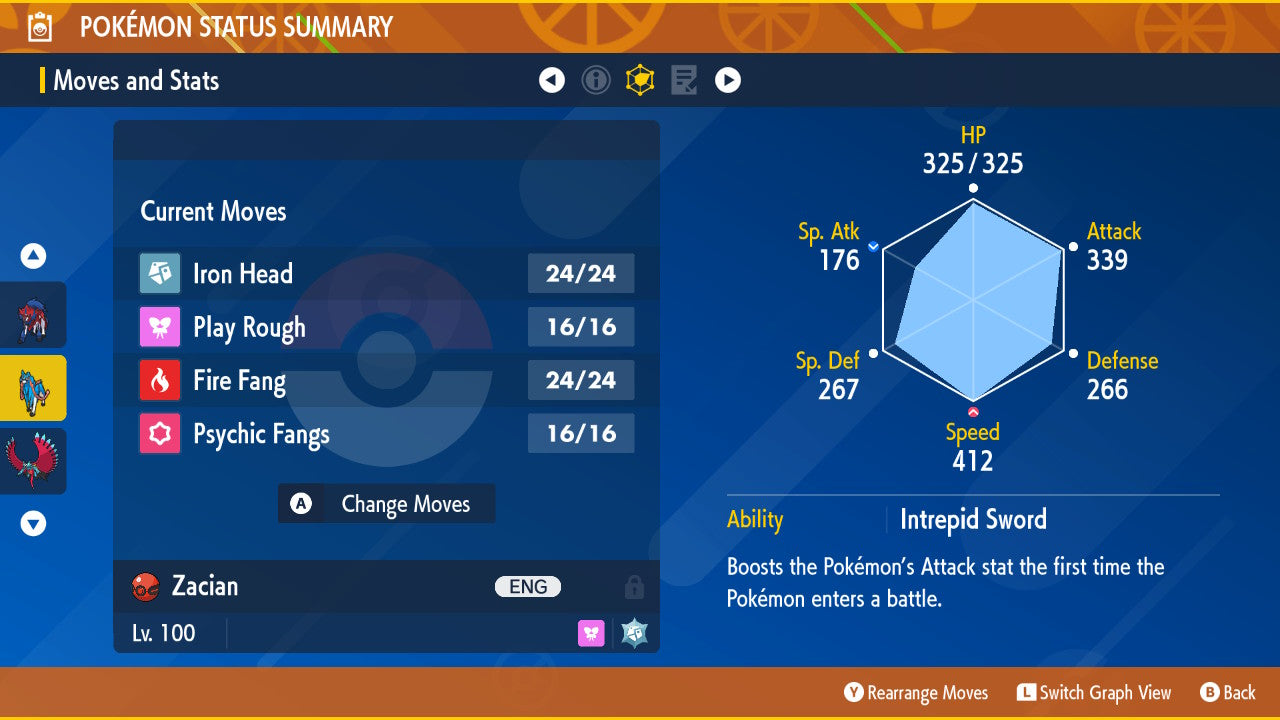Click the ribbon mark icon near Lv. 100
Image resolution: width=1280 pixels, height=720 pixels.
[x=591, y=632]
